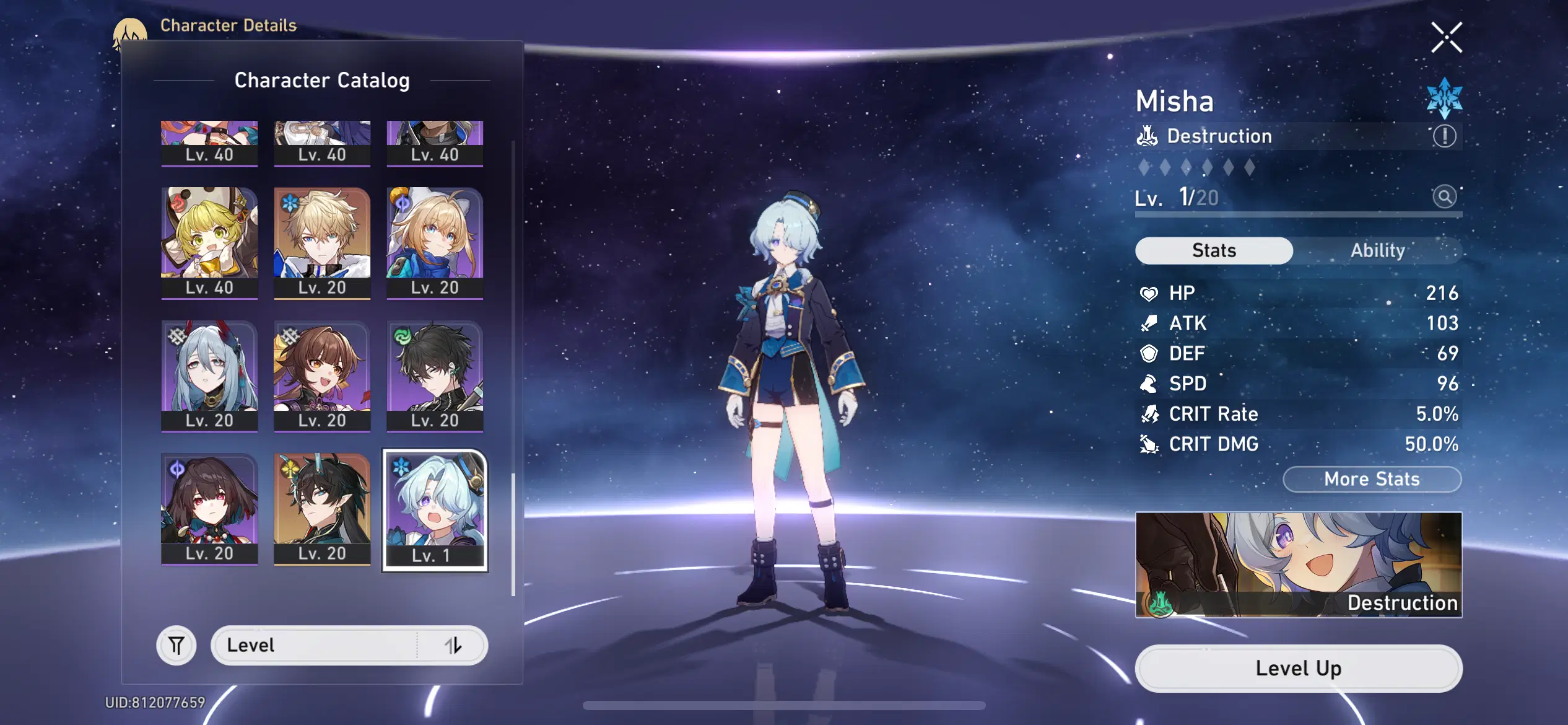
Task: Open More Stats for Misha
Action: [1372, 478]
